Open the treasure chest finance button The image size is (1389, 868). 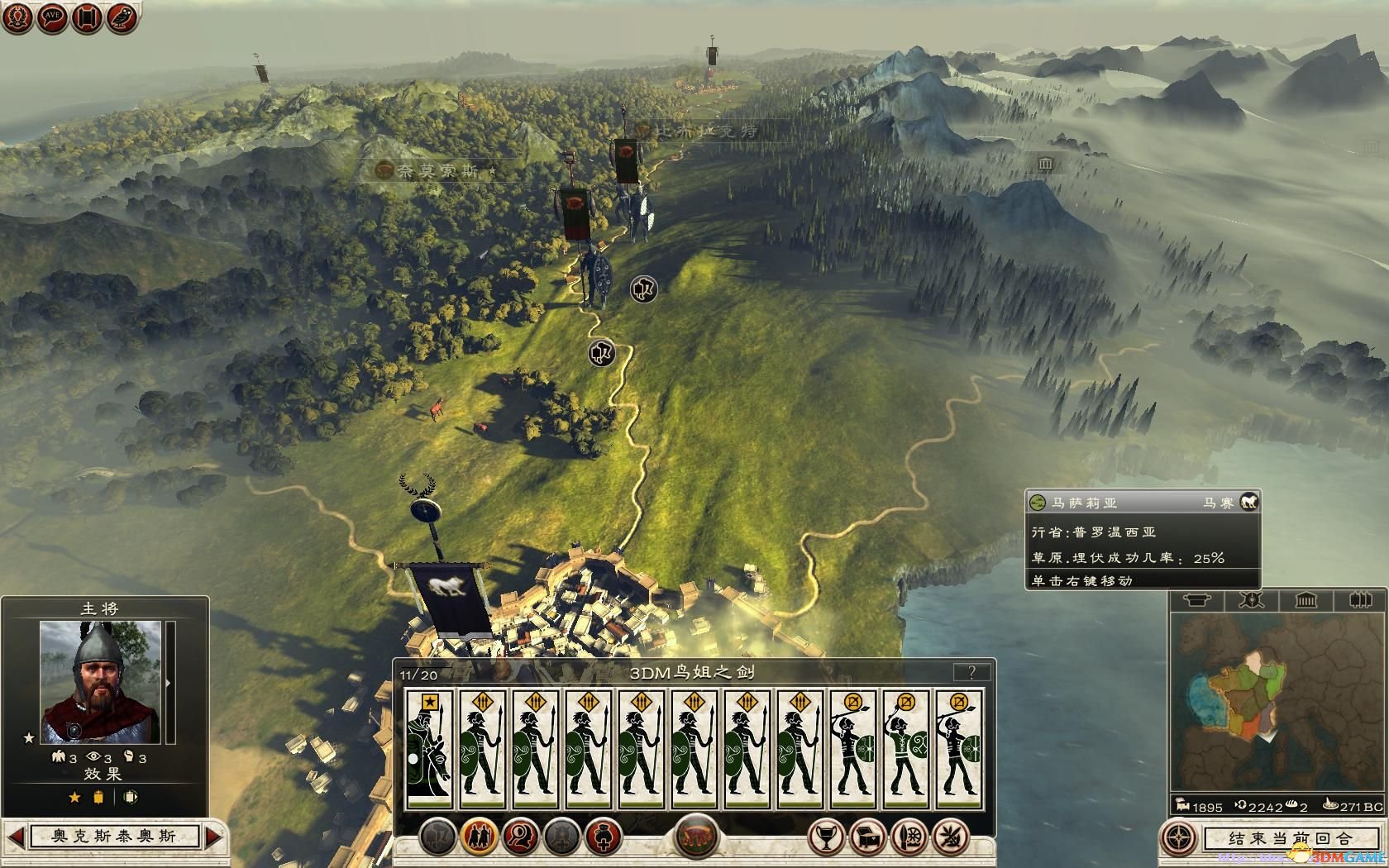867,837
